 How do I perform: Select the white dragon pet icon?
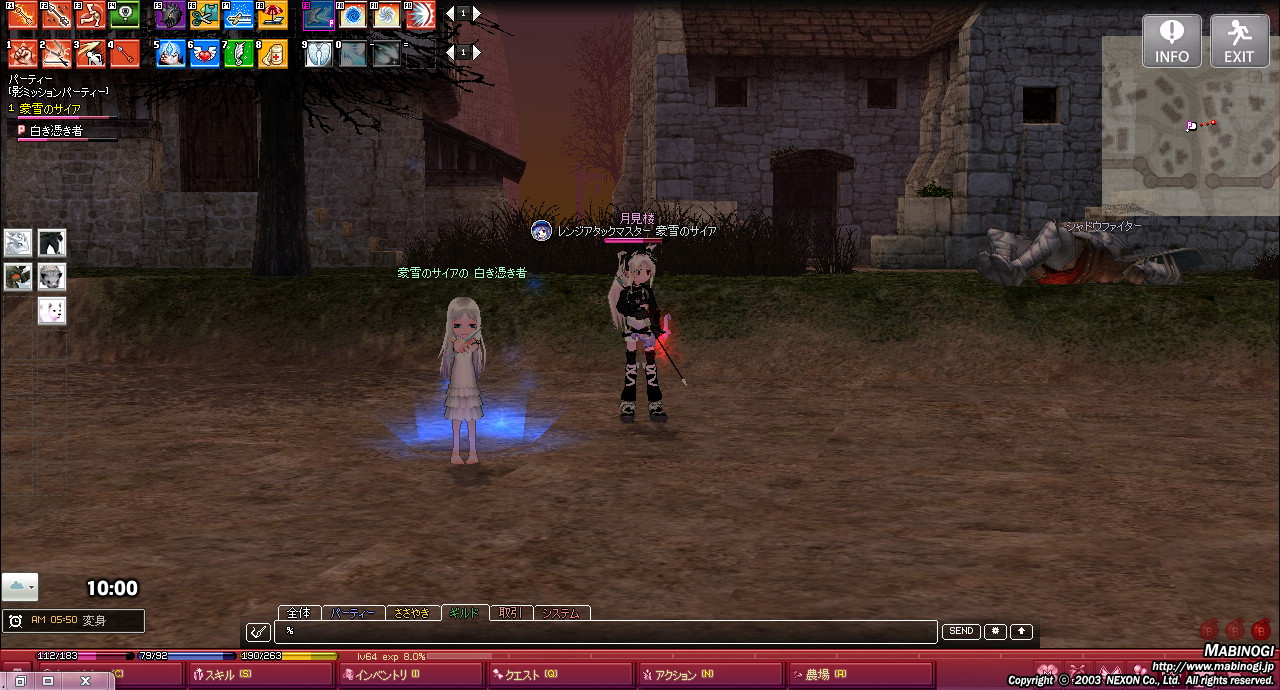tap(18, 243)
